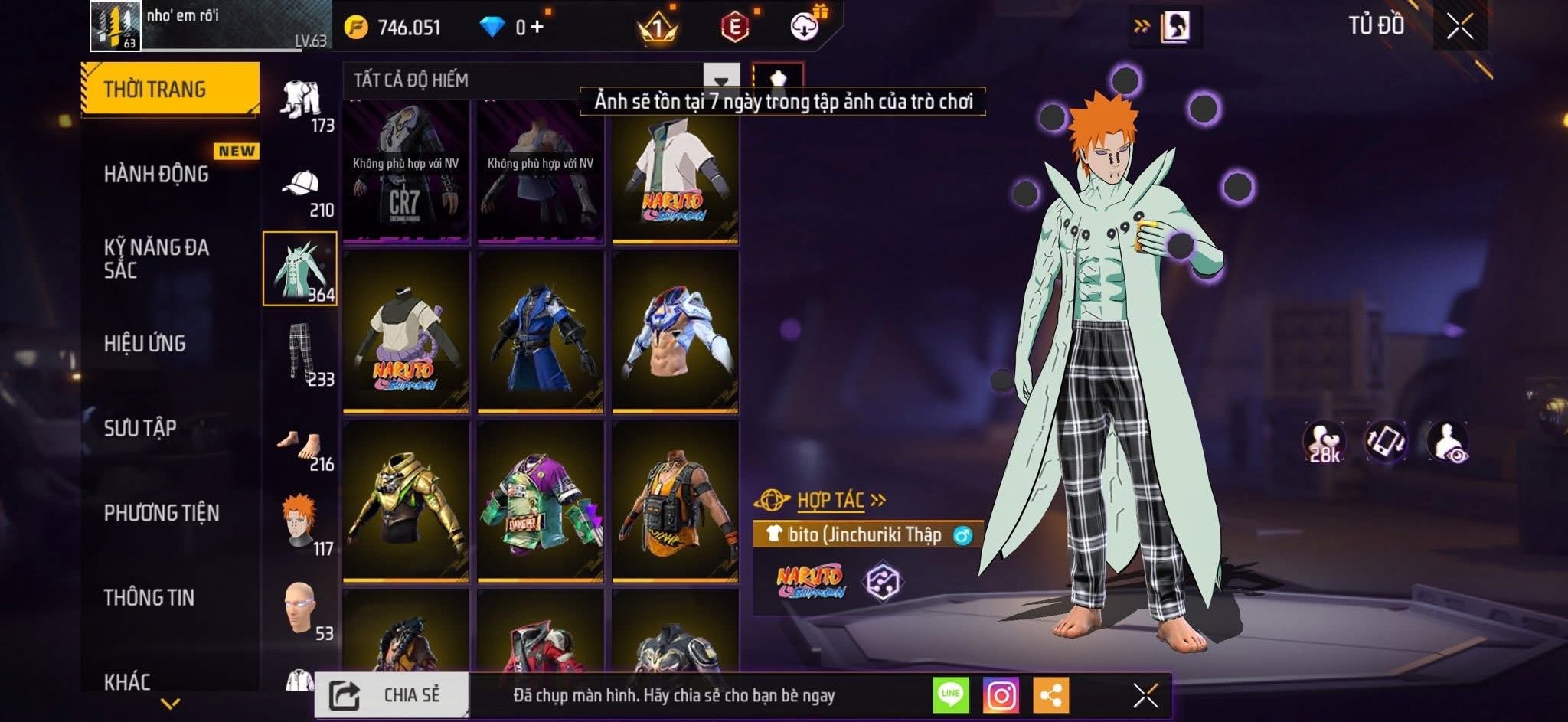The width and height of the screenshot is (1568, 722).
Task: Close the TỦ ĐỒ wardrobe screen
Action: tap(1459, 27)
